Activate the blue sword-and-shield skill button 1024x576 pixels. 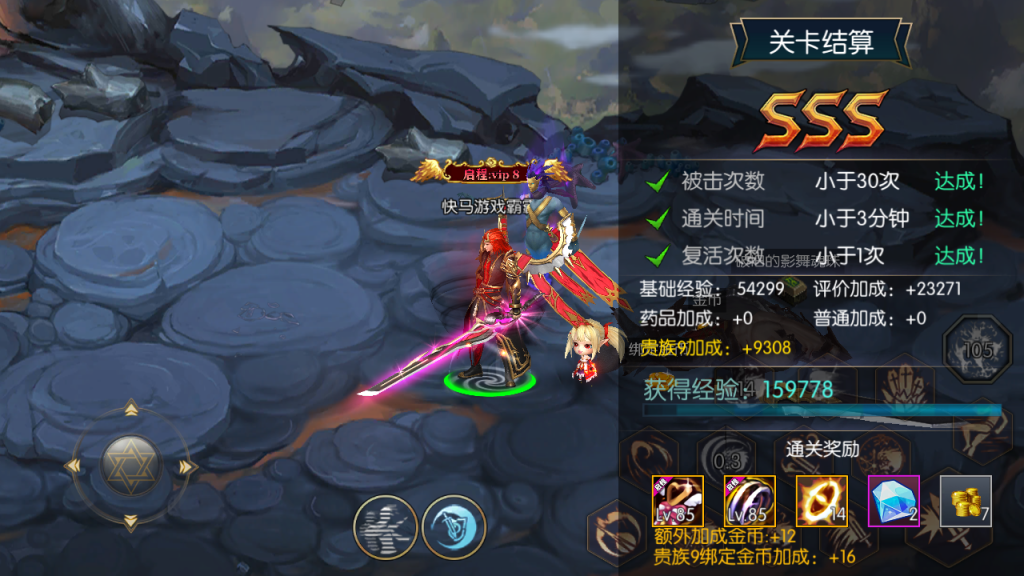(x=453, y=527)
